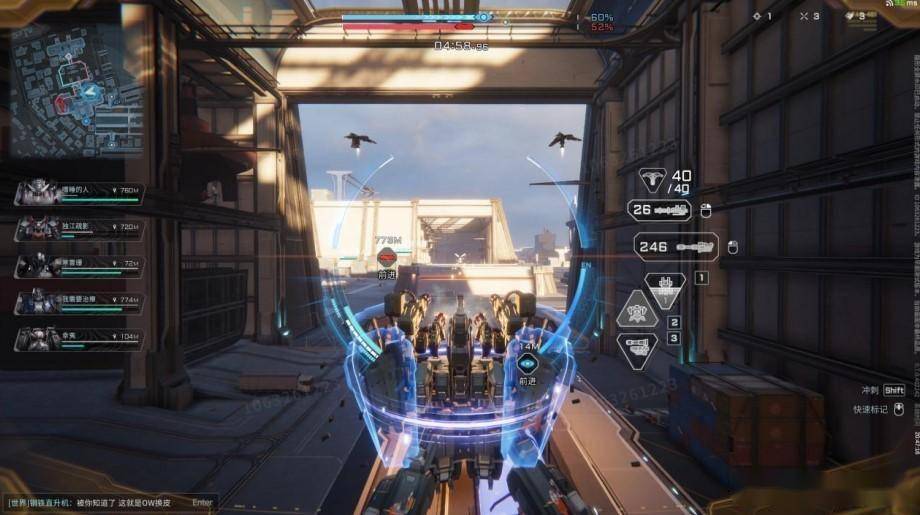Activate the skill 3 weapon ability icon
Viewport: 920px width, 515px height.
[638, 349]
